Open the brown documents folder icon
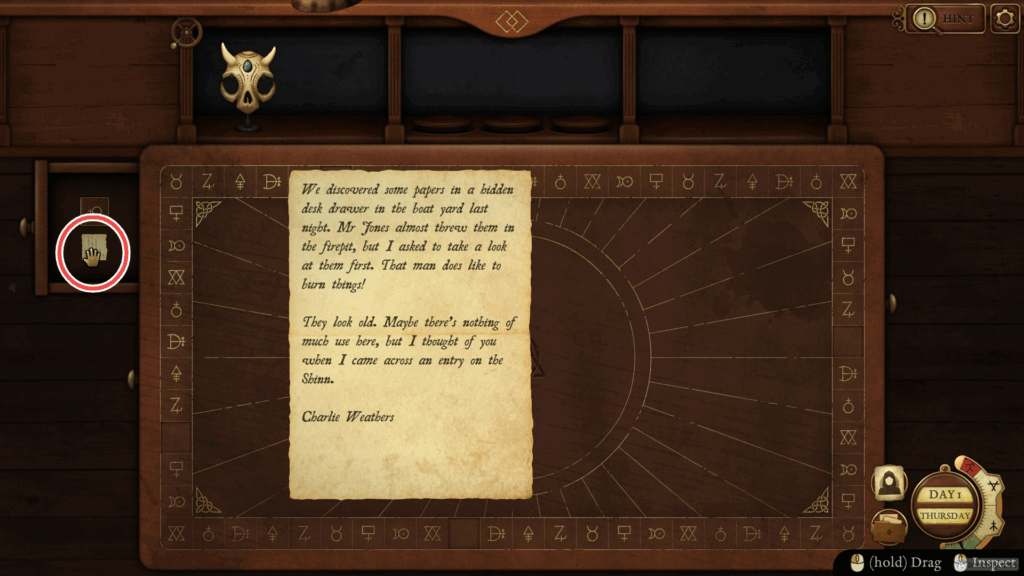1024x576 pixels. [x=889, y=524]
